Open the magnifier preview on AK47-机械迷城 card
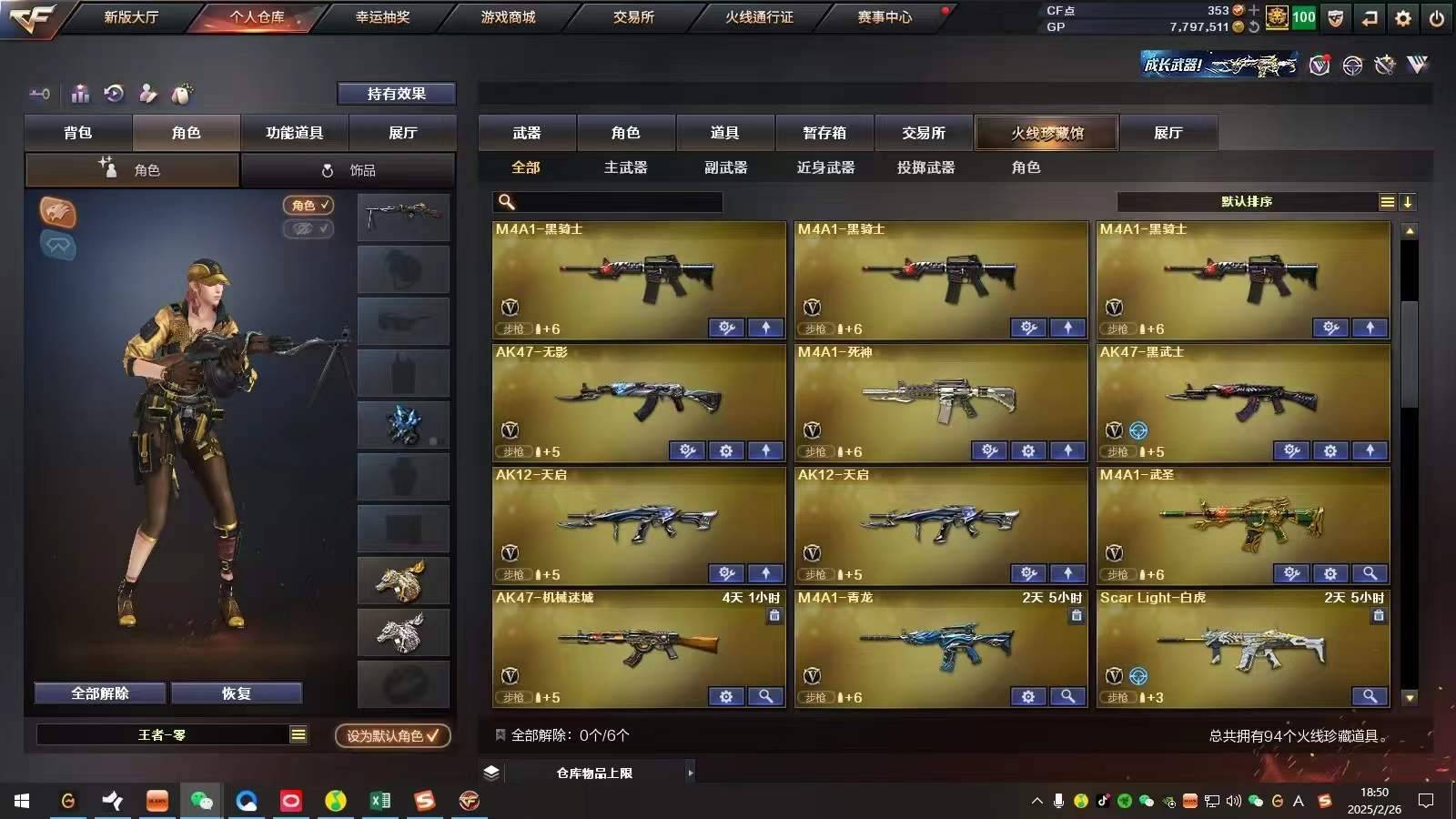The height and width of the screenshot is (819, 1456). point(766,696)
